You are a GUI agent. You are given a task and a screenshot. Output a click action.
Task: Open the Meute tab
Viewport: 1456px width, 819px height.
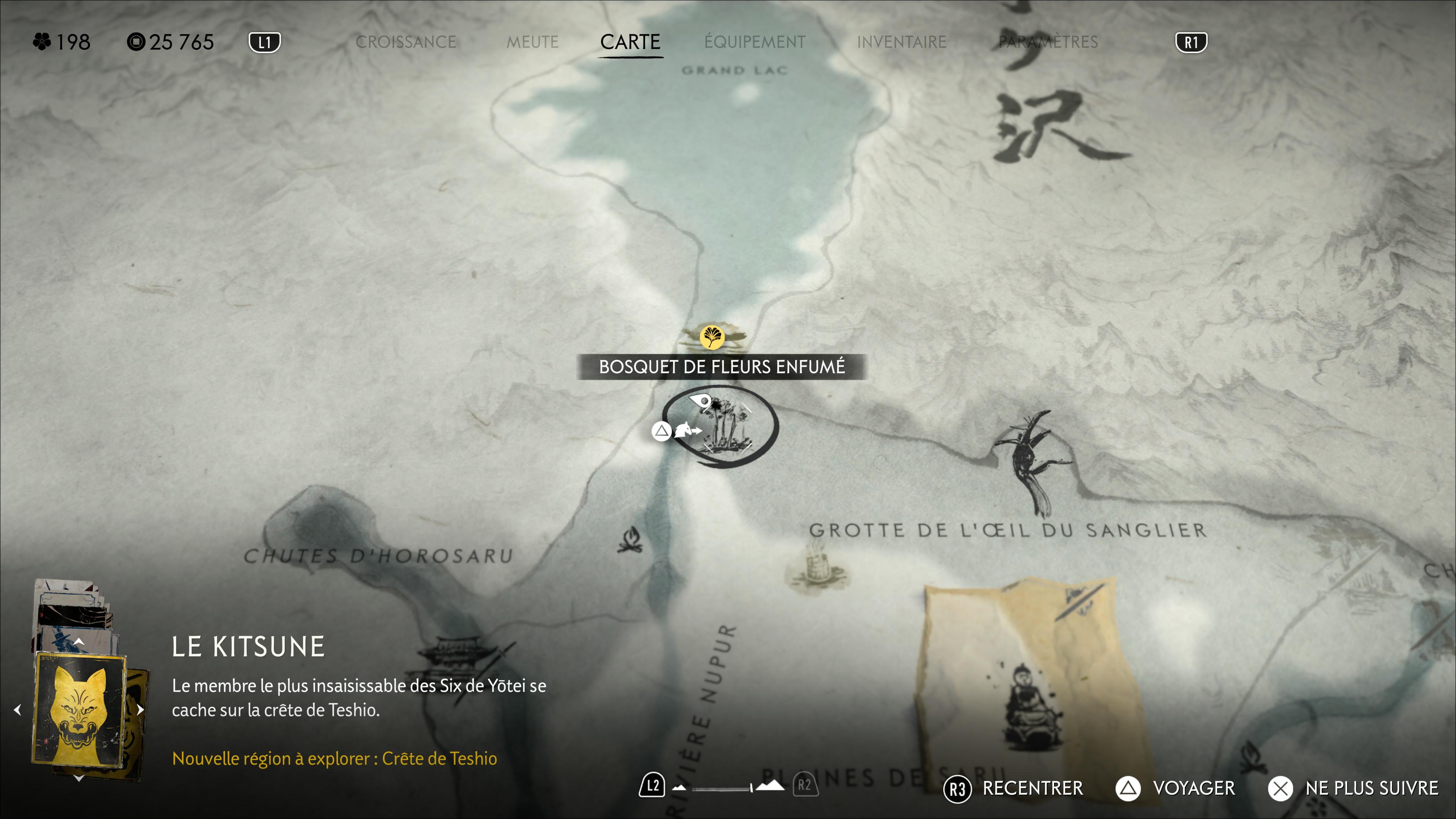point(532,42)
